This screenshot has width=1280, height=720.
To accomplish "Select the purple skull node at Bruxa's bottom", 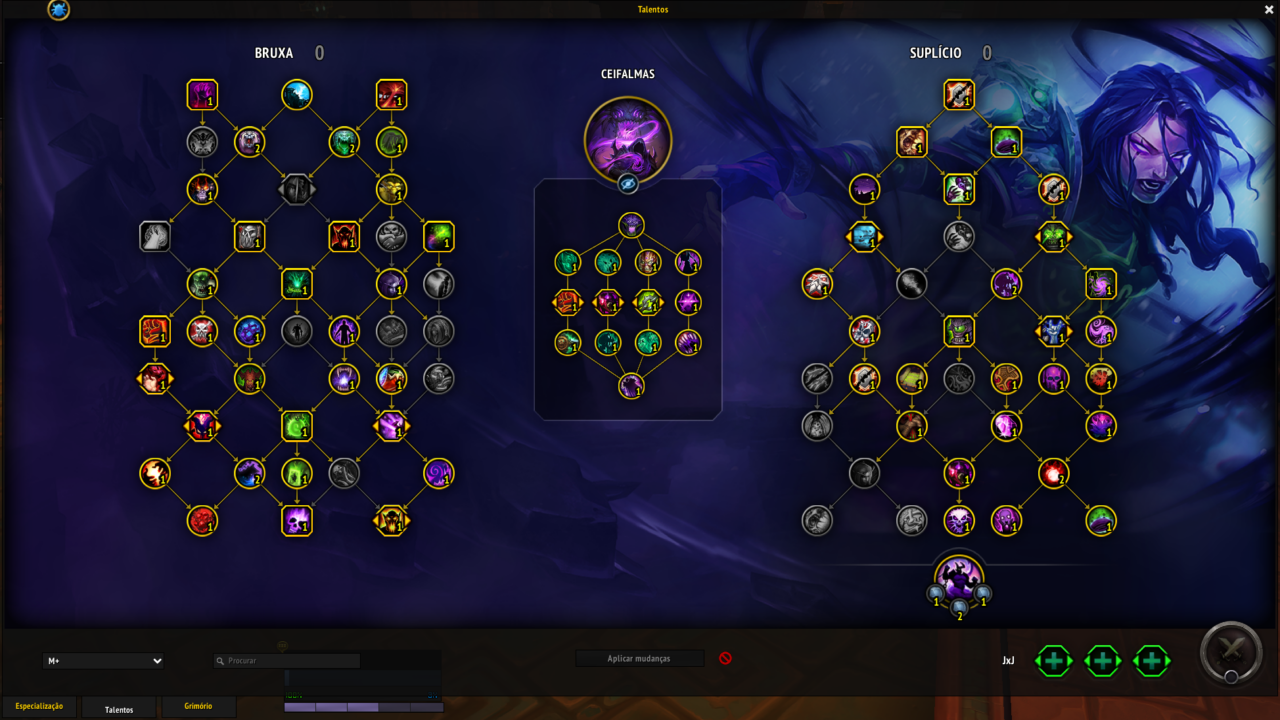I will (x=297, y=521).
